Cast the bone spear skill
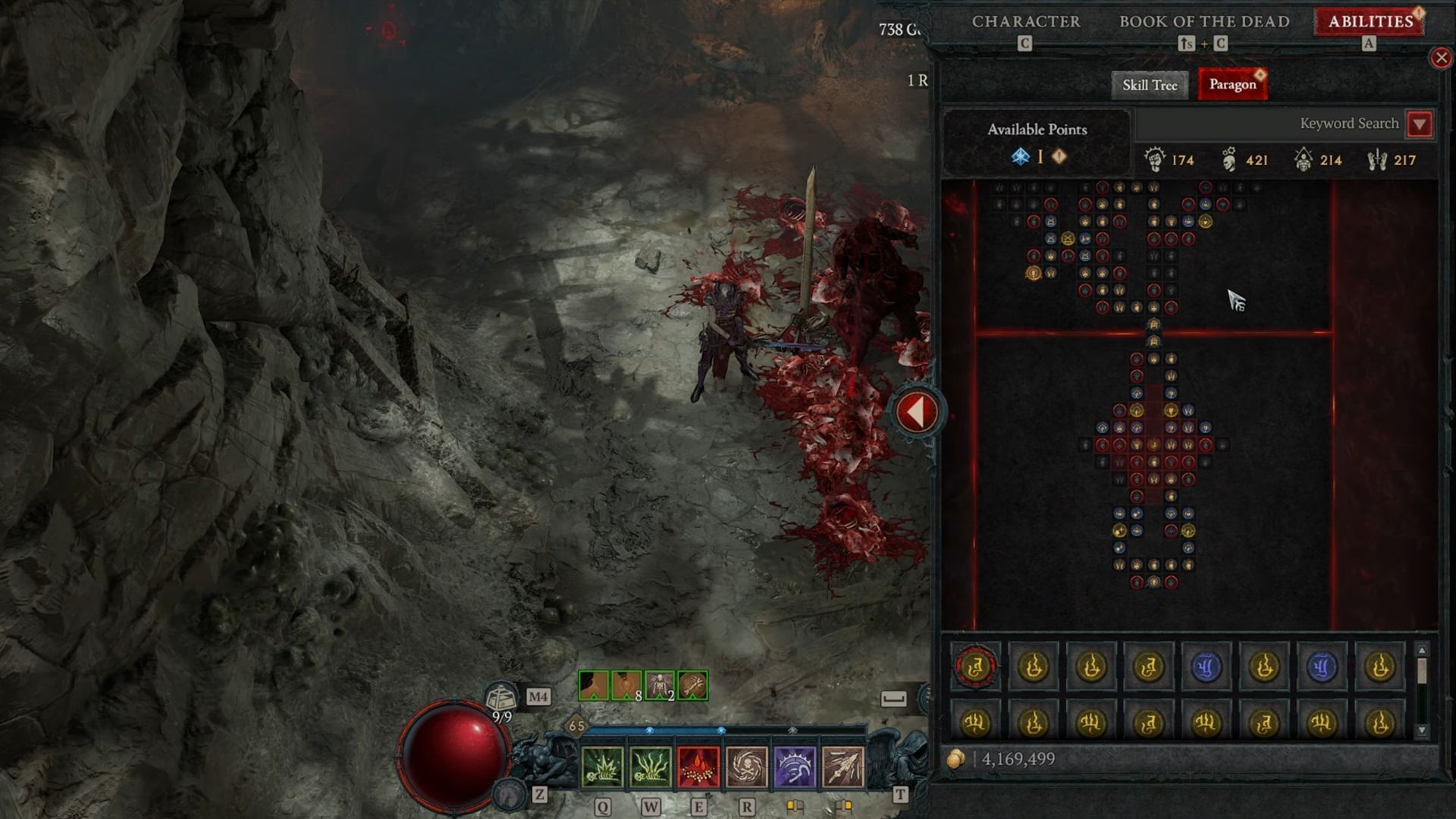This screenshot has height=819, width=1456. (x=843, y=767)
